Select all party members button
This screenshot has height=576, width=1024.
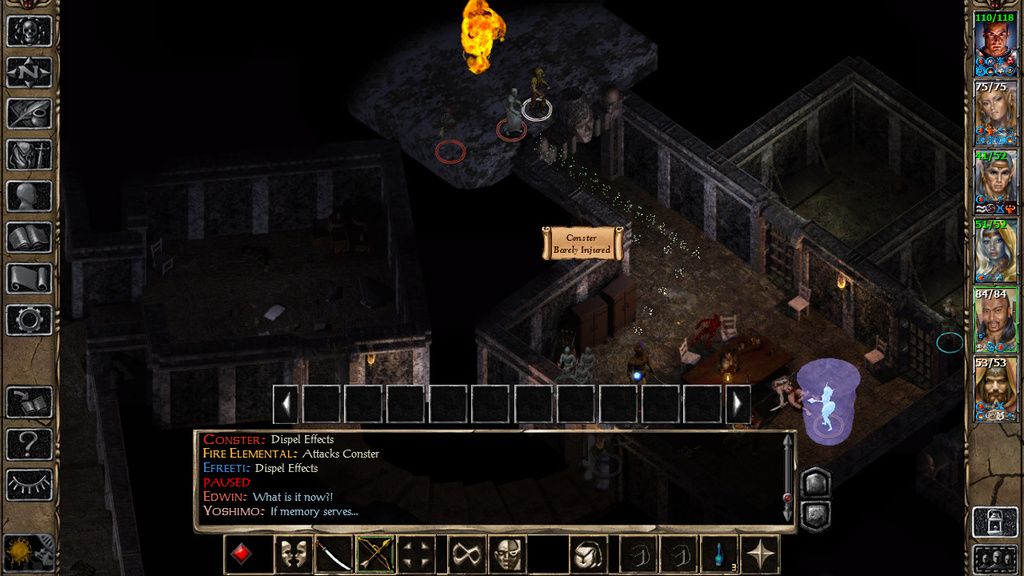[996, 558]
